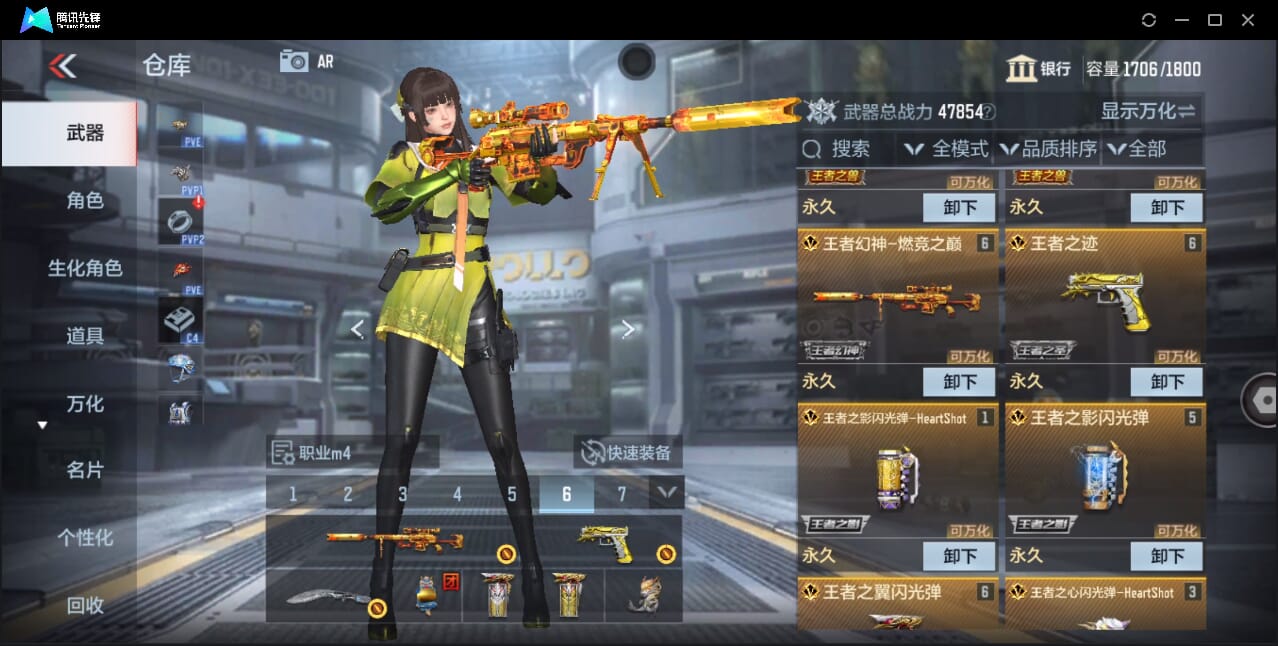
Task: Go back using the double-arrow button
Action: pos(62,66)
